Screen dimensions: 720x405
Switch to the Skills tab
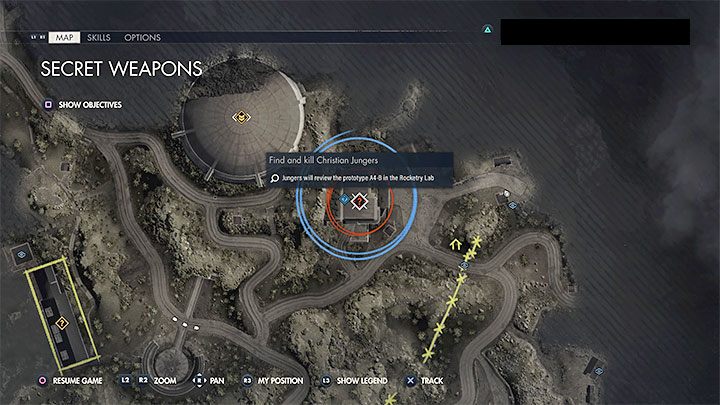[x=99, y=37]
